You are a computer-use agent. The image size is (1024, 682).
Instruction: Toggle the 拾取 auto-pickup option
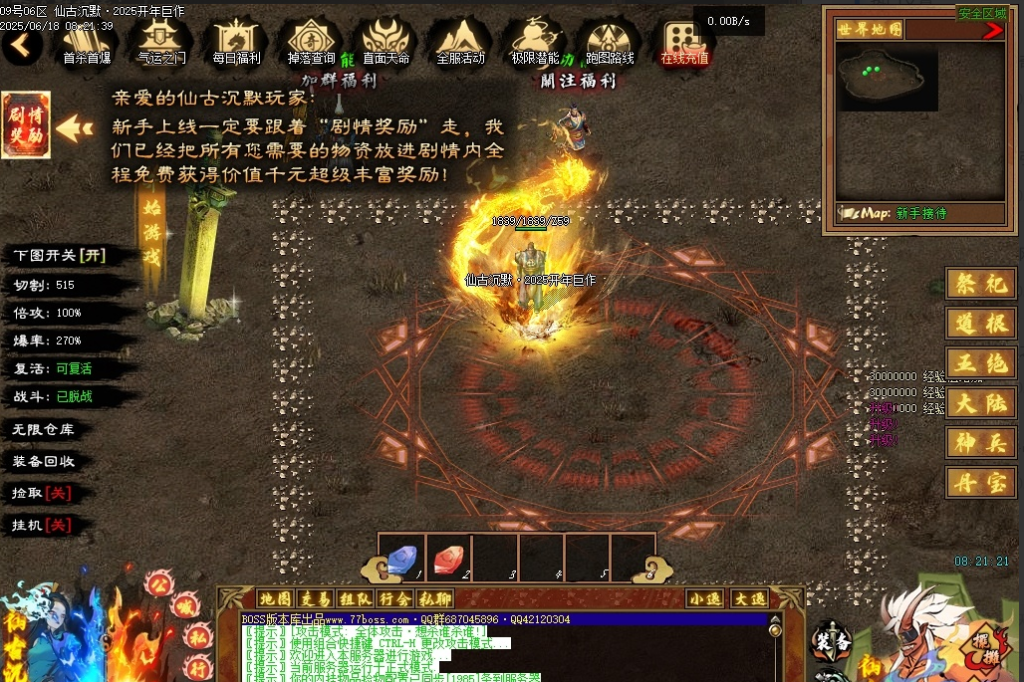41,494
